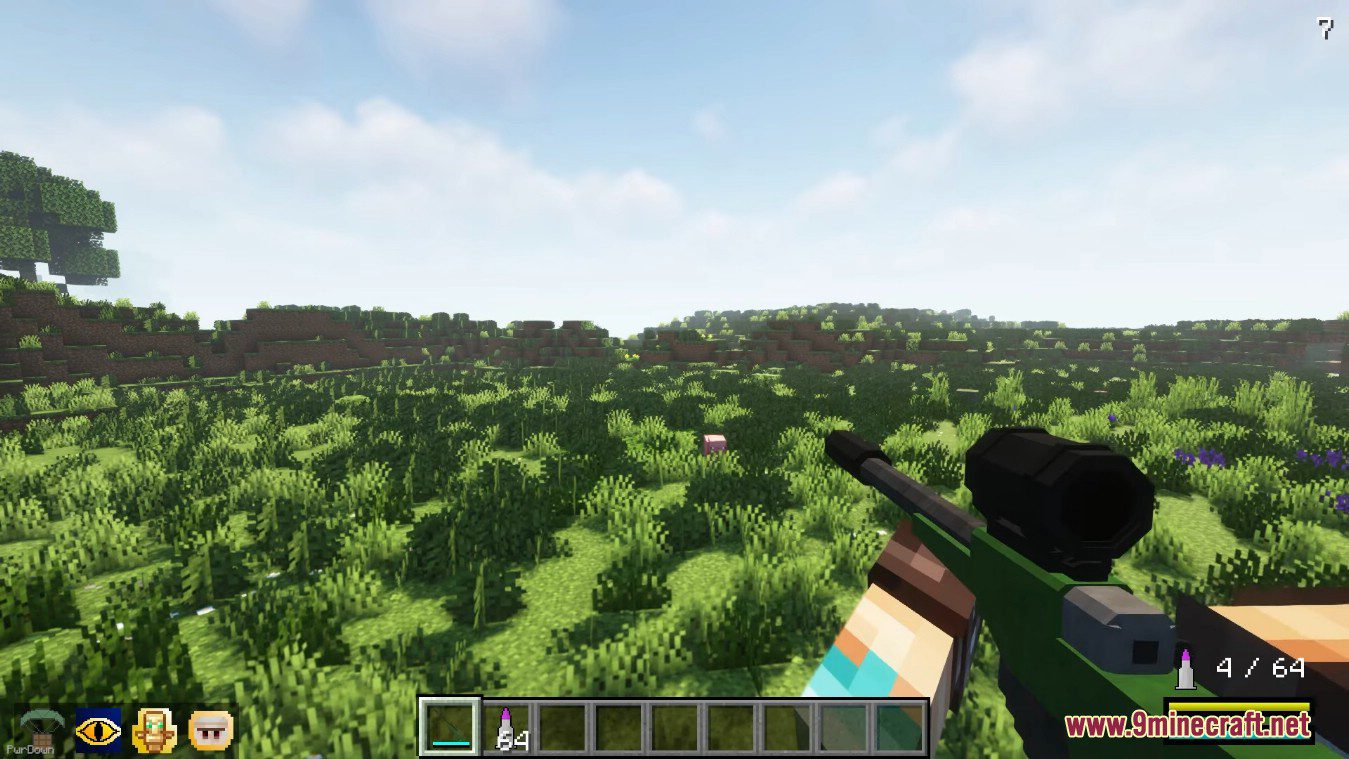1349x759 pixels.
Task: Click the bullet ammo icon showing 4/64
Action: pos(1184,667)
